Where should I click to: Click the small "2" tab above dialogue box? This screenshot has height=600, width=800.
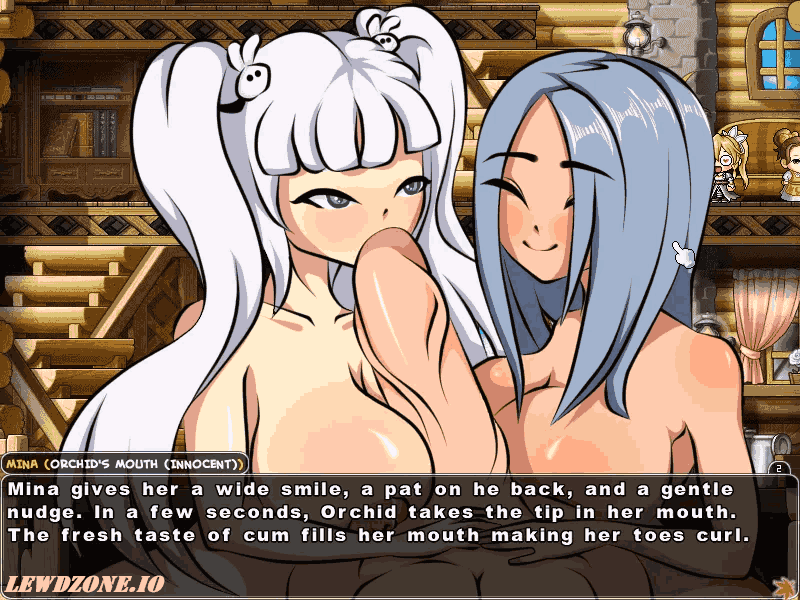pos(779,466)
